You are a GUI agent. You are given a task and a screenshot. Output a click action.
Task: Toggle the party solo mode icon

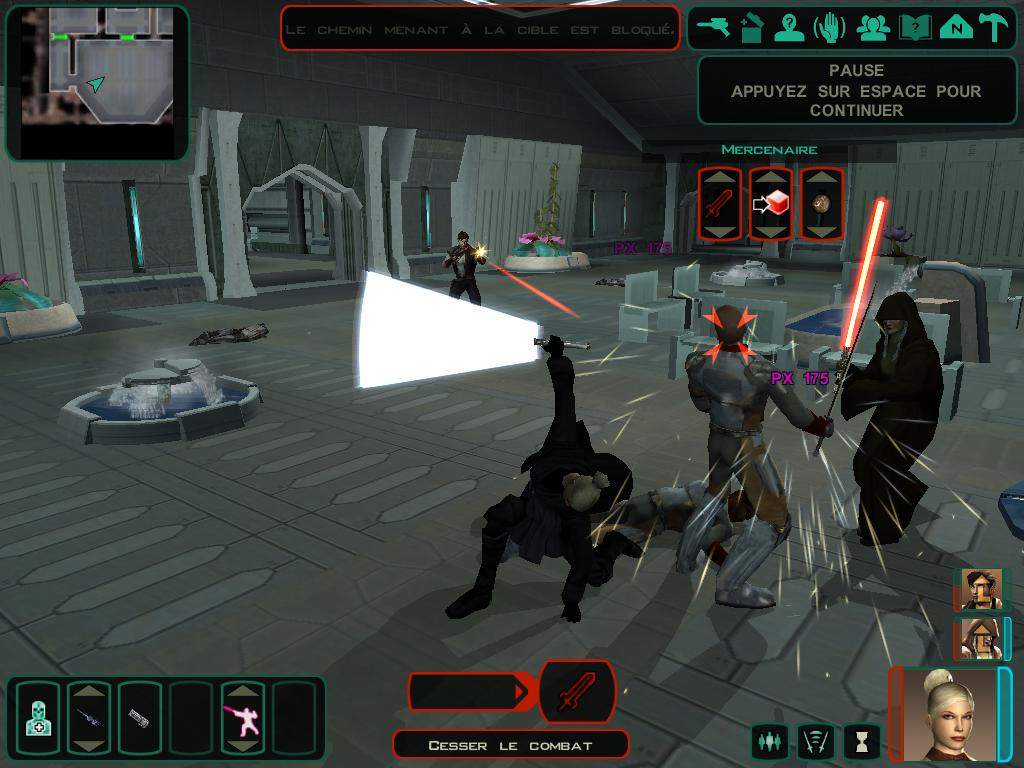(x=768, y=741)
